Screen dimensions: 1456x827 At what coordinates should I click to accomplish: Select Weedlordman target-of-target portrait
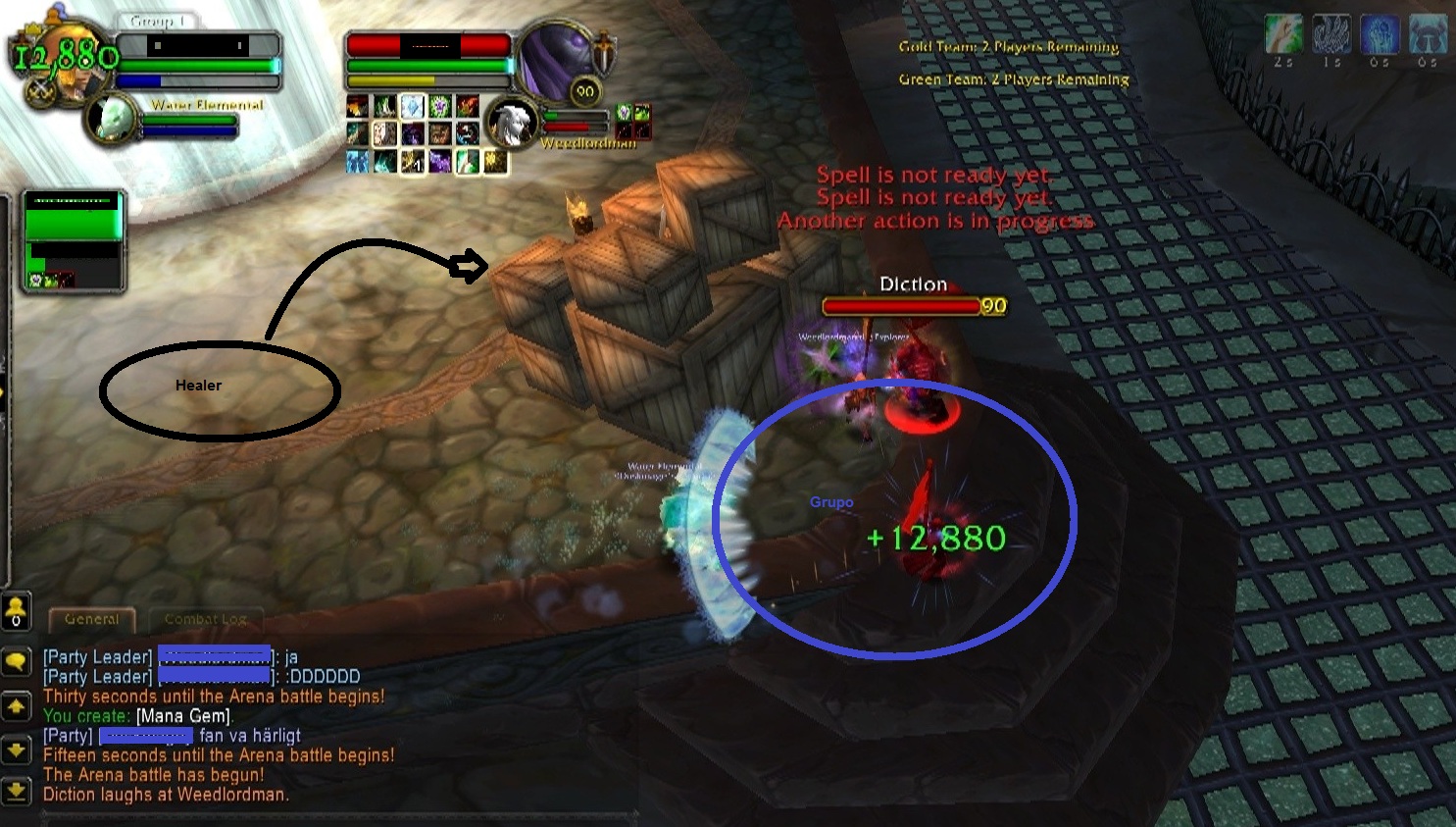click(x=511, y=123)
